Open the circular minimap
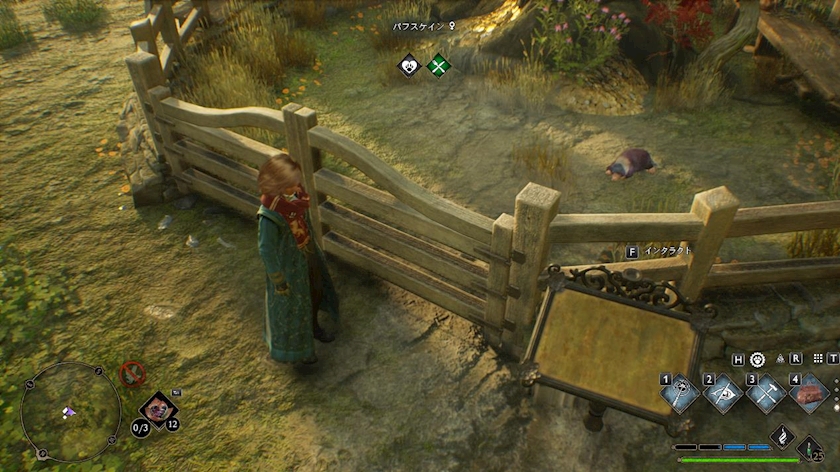Viewport: 840px width, 472px height. (70, 411)
